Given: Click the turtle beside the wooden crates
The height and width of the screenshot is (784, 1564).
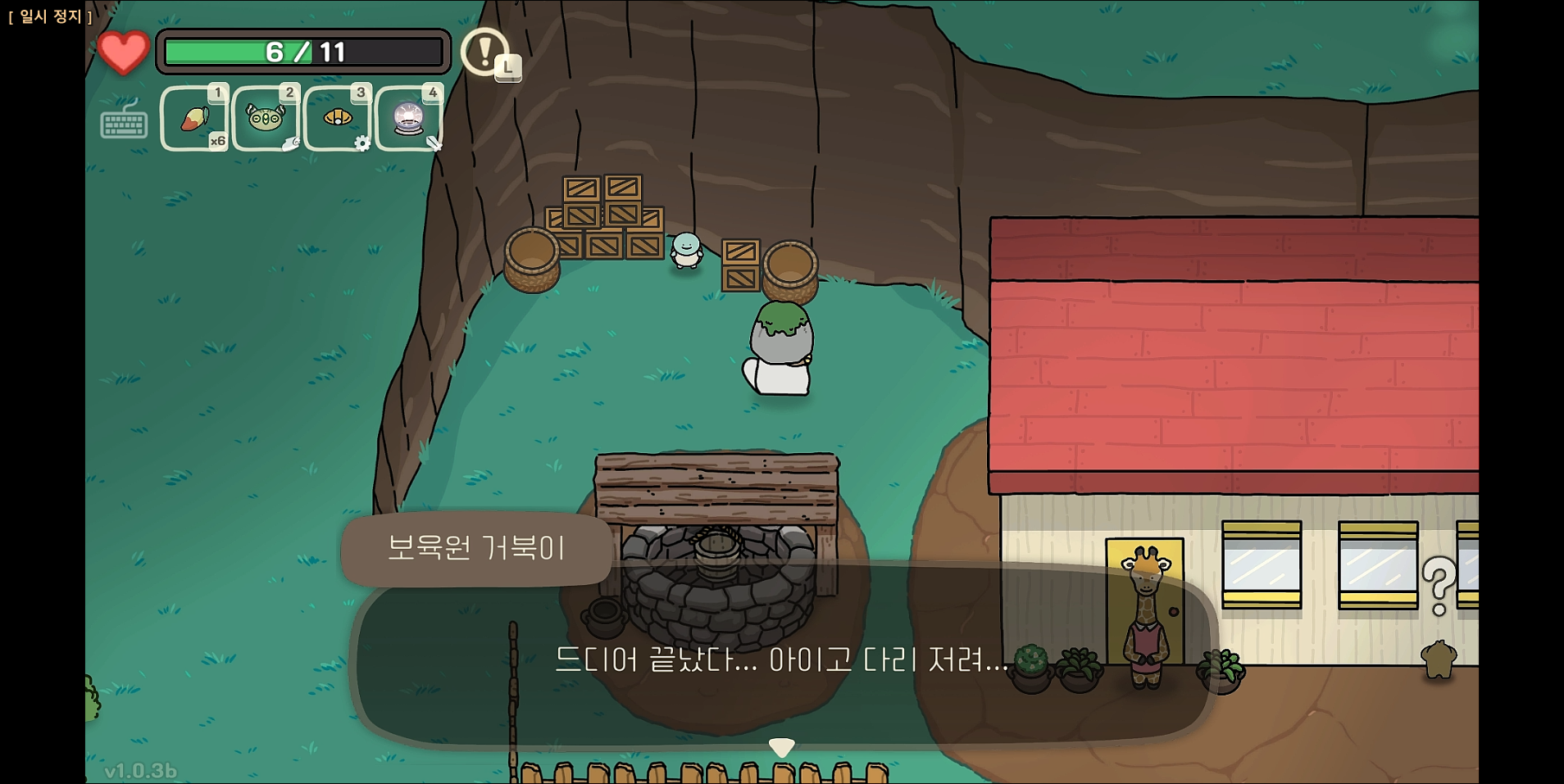Looking at the screenshot, I should click(x=686, y=252).
